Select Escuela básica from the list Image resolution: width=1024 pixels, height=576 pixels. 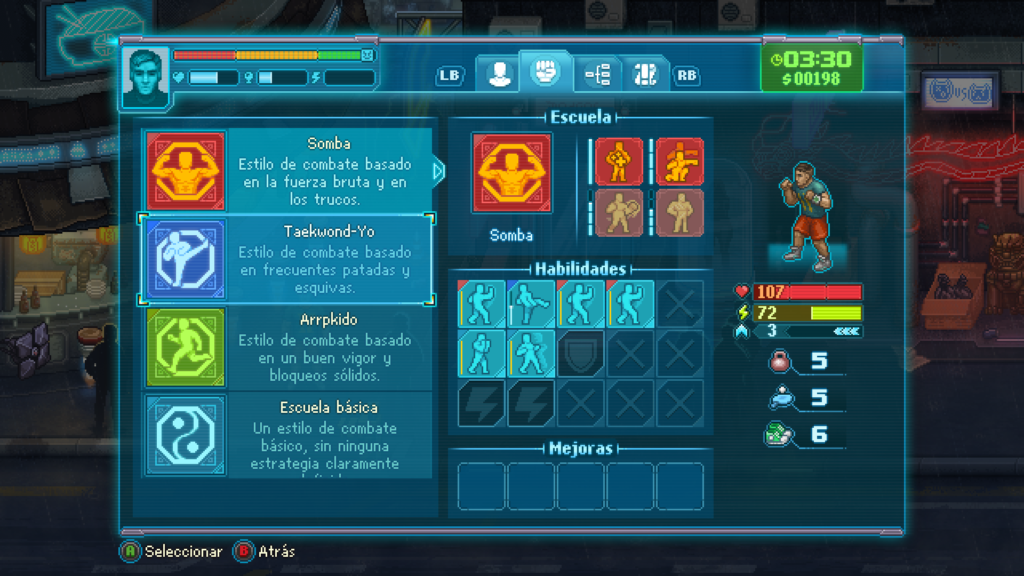tap(288, 435)
